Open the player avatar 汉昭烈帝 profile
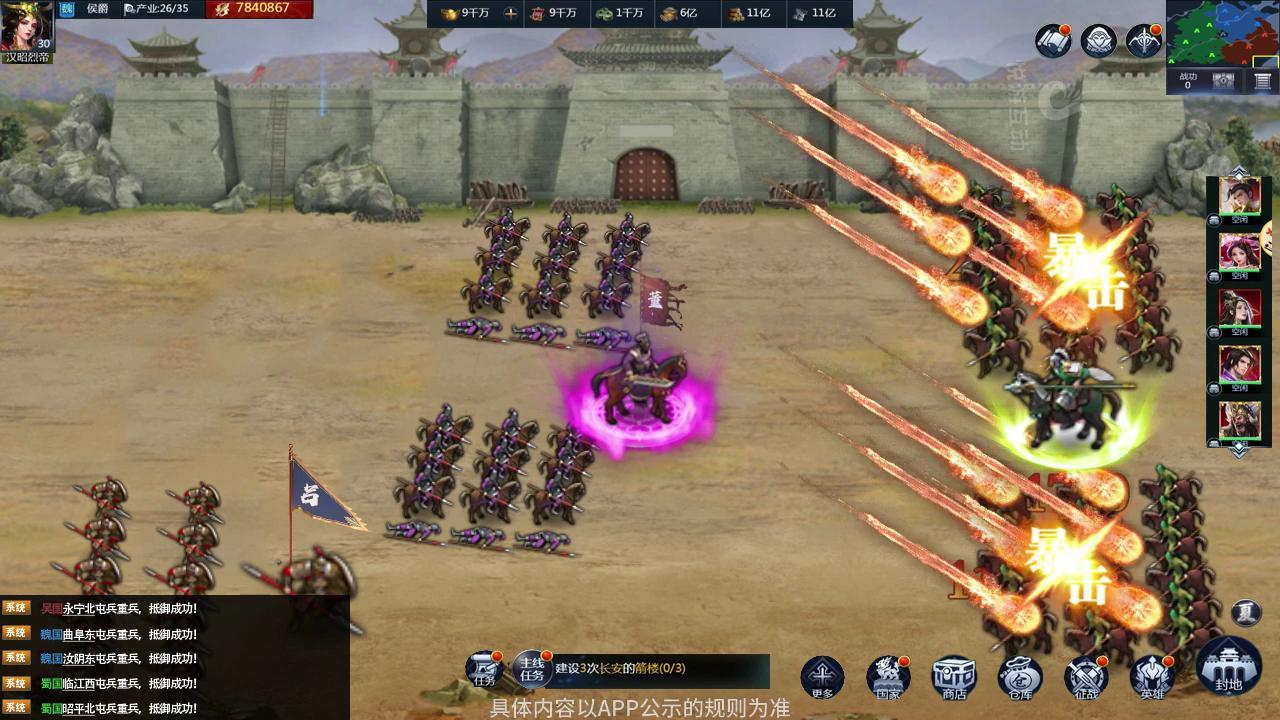1280x720 pixels. click(x=25, y=28)
